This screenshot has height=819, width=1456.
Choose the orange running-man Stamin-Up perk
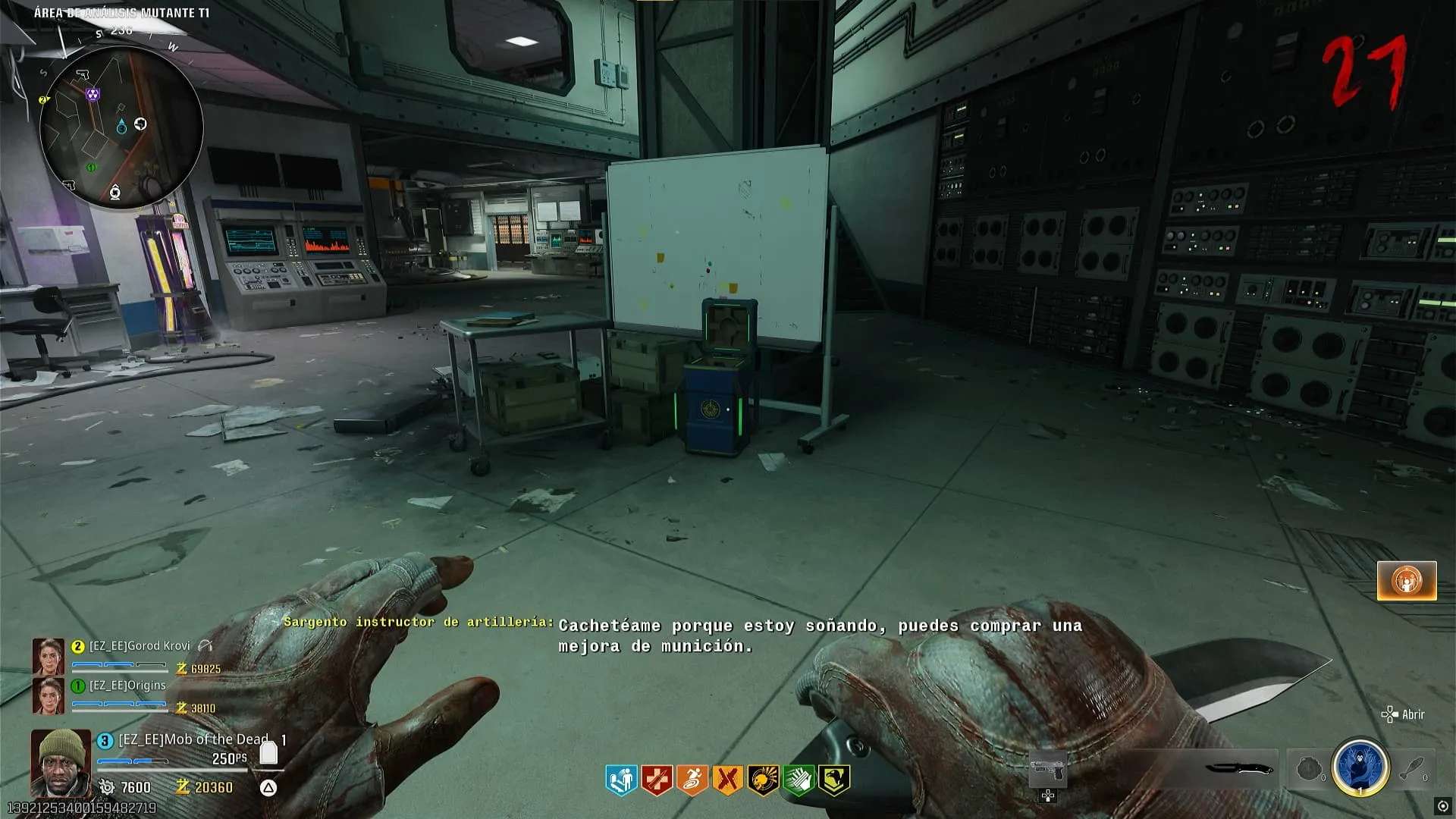click(692, 780)
